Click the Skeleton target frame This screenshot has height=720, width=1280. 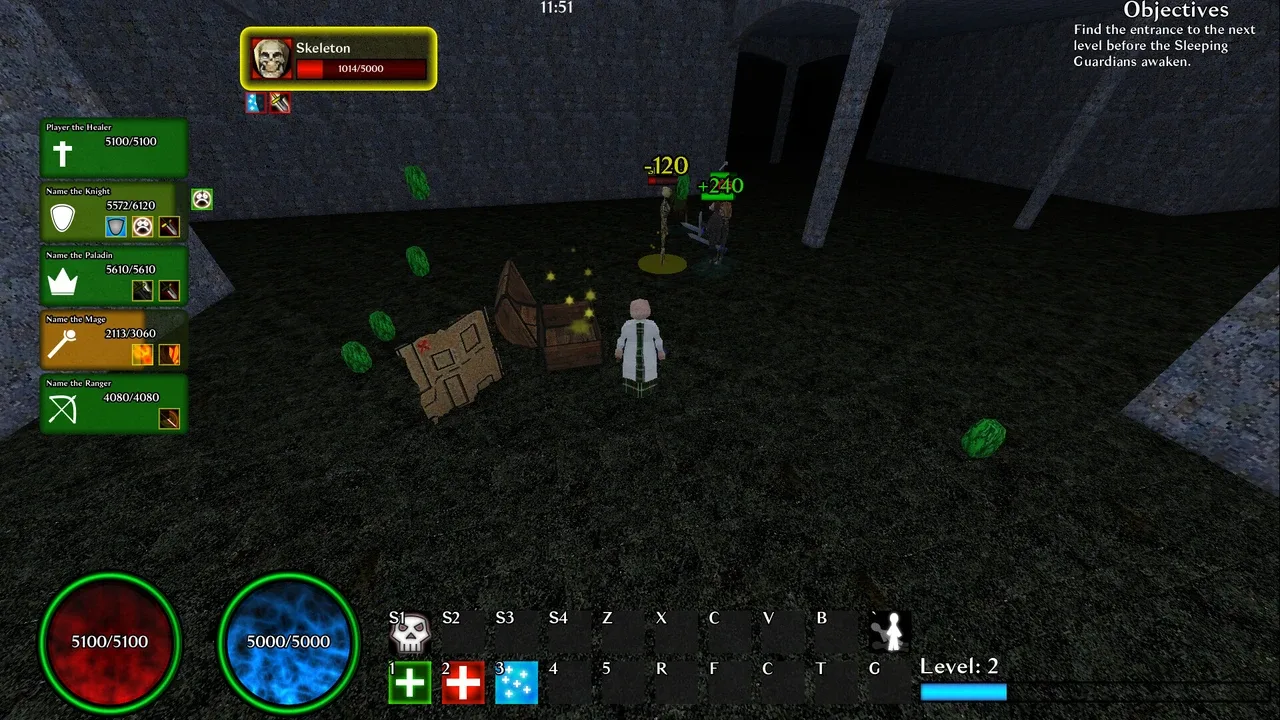click(x=339, y=59)
